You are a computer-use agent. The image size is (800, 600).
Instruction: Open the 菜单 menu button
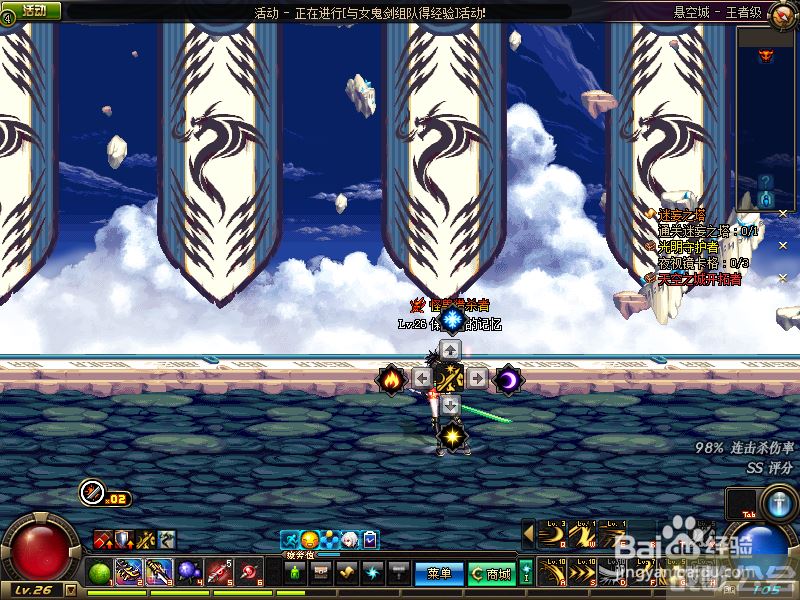point(440,574)
